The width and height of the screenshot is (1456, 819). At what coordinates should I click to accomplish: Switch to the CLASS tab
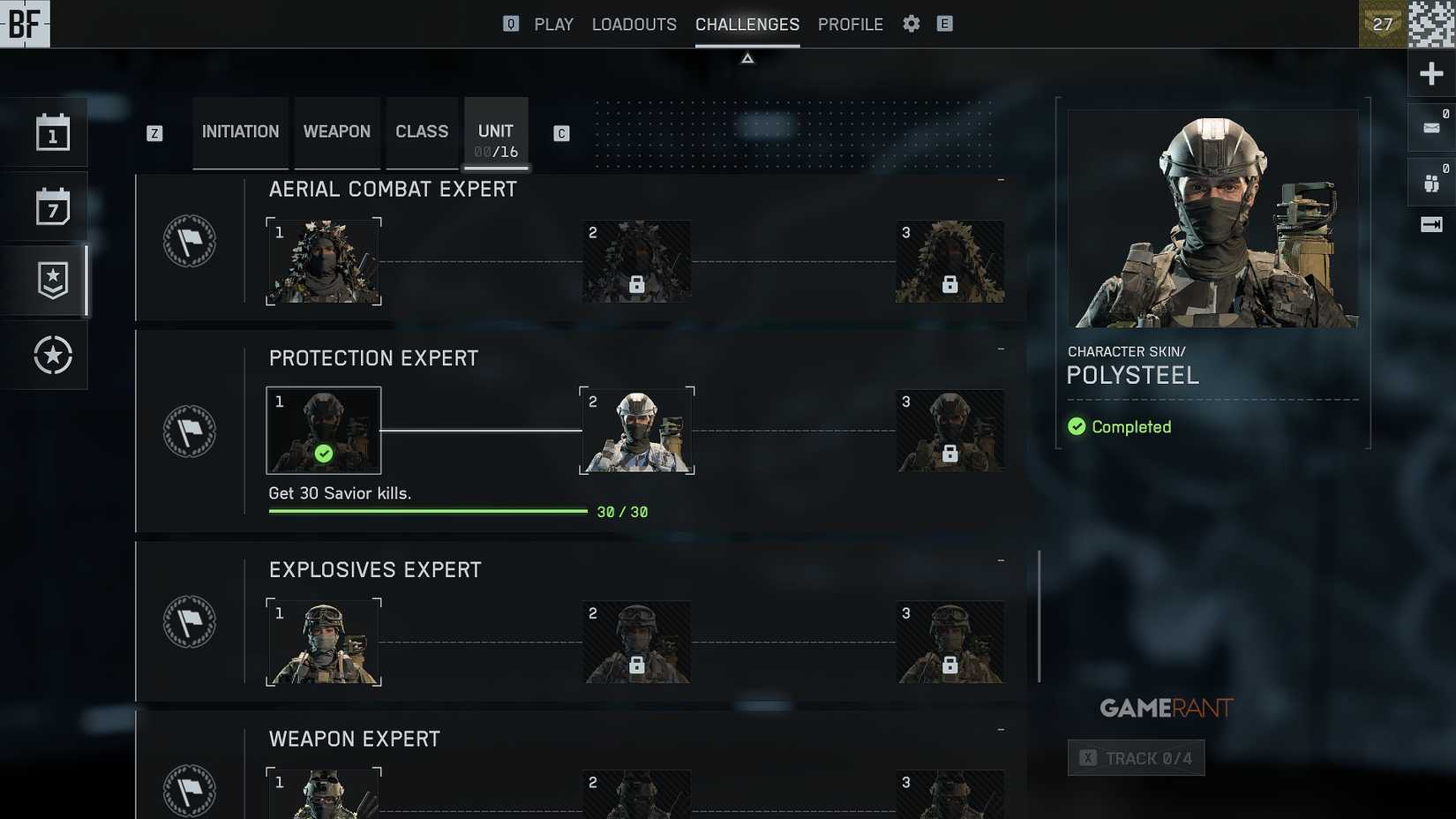click(422, 131)
